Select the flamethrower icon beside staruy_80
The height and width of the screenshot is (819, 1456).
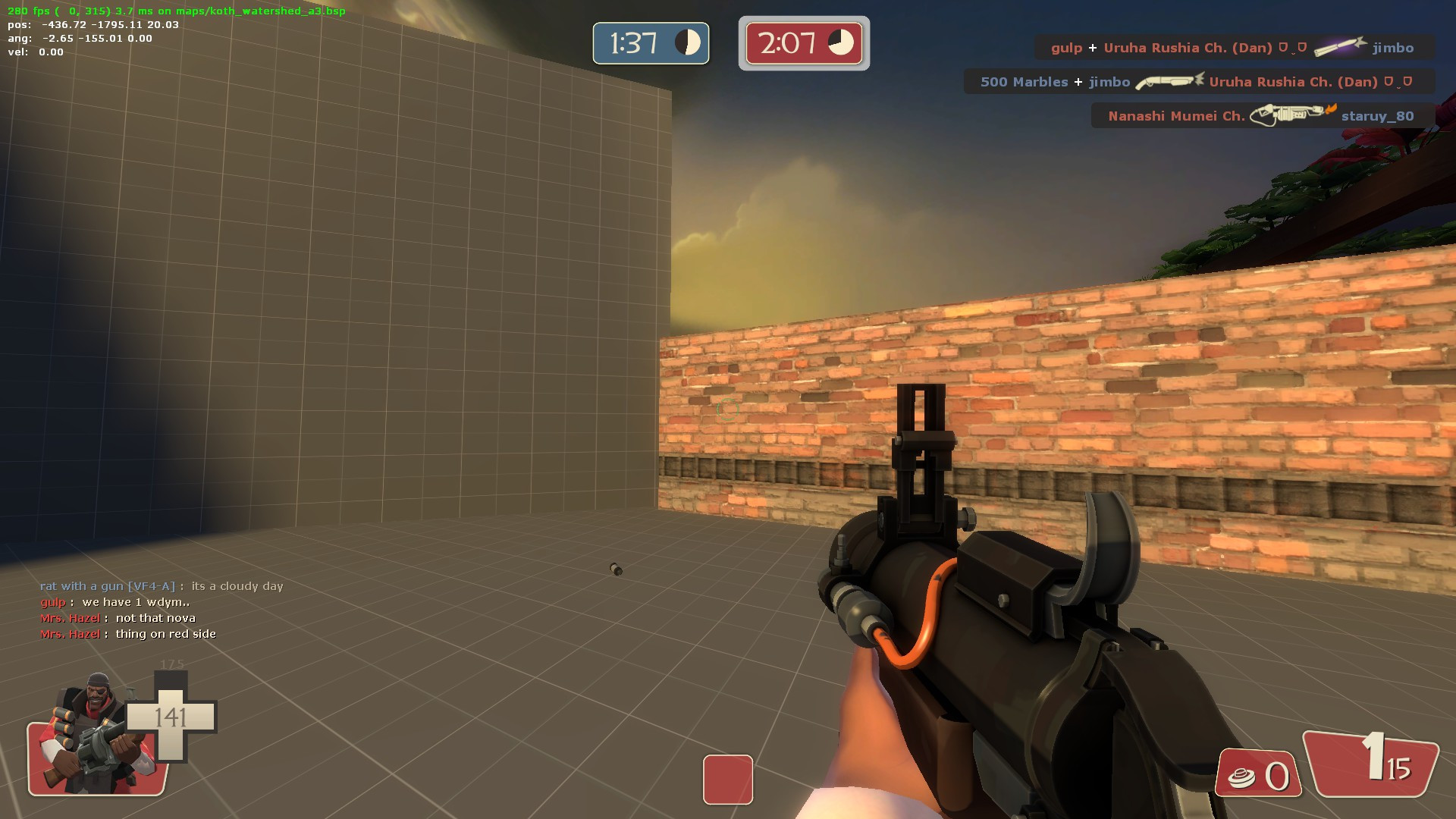point(1289,115)
